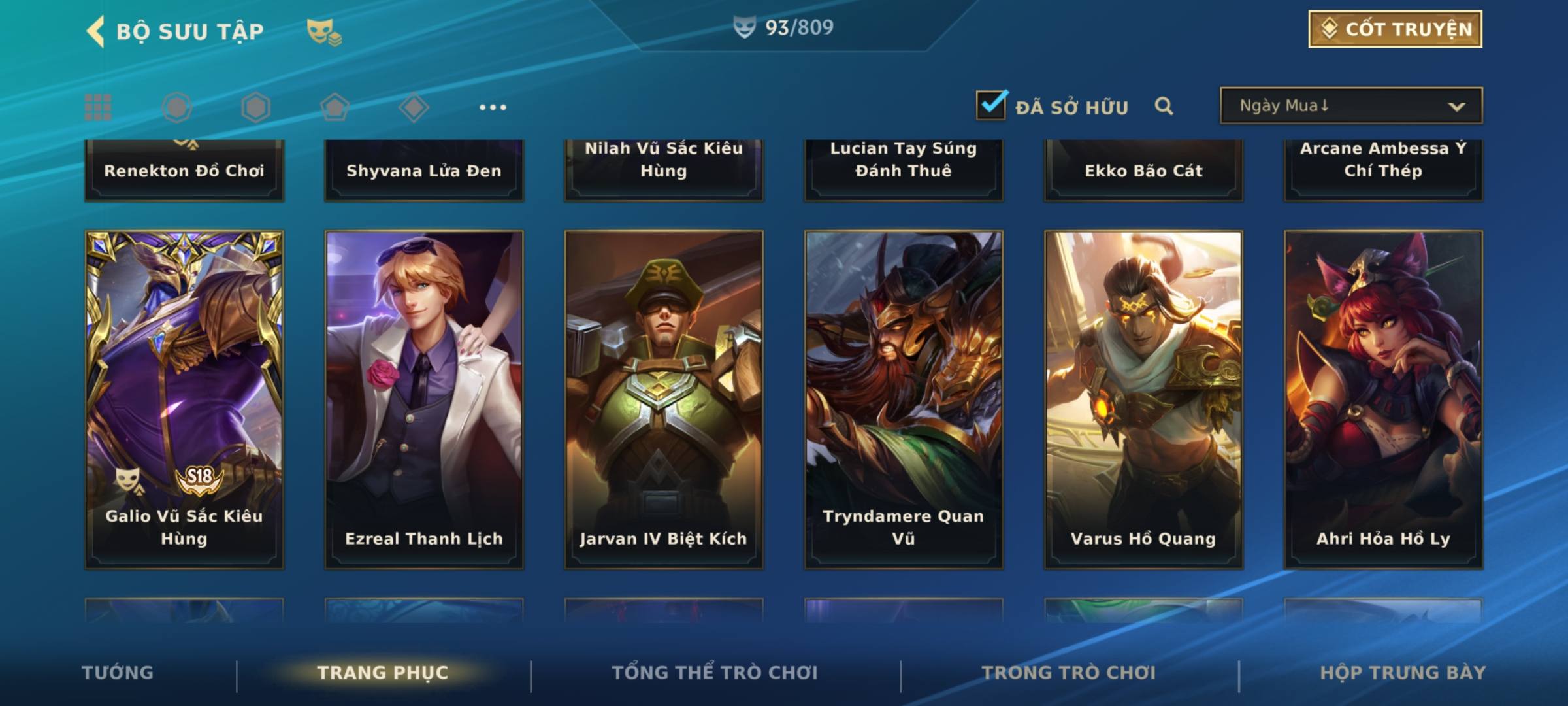1568x706 pixels.
Task: Open the Cốt Truyện lore button
Action: coord(1395,29)
